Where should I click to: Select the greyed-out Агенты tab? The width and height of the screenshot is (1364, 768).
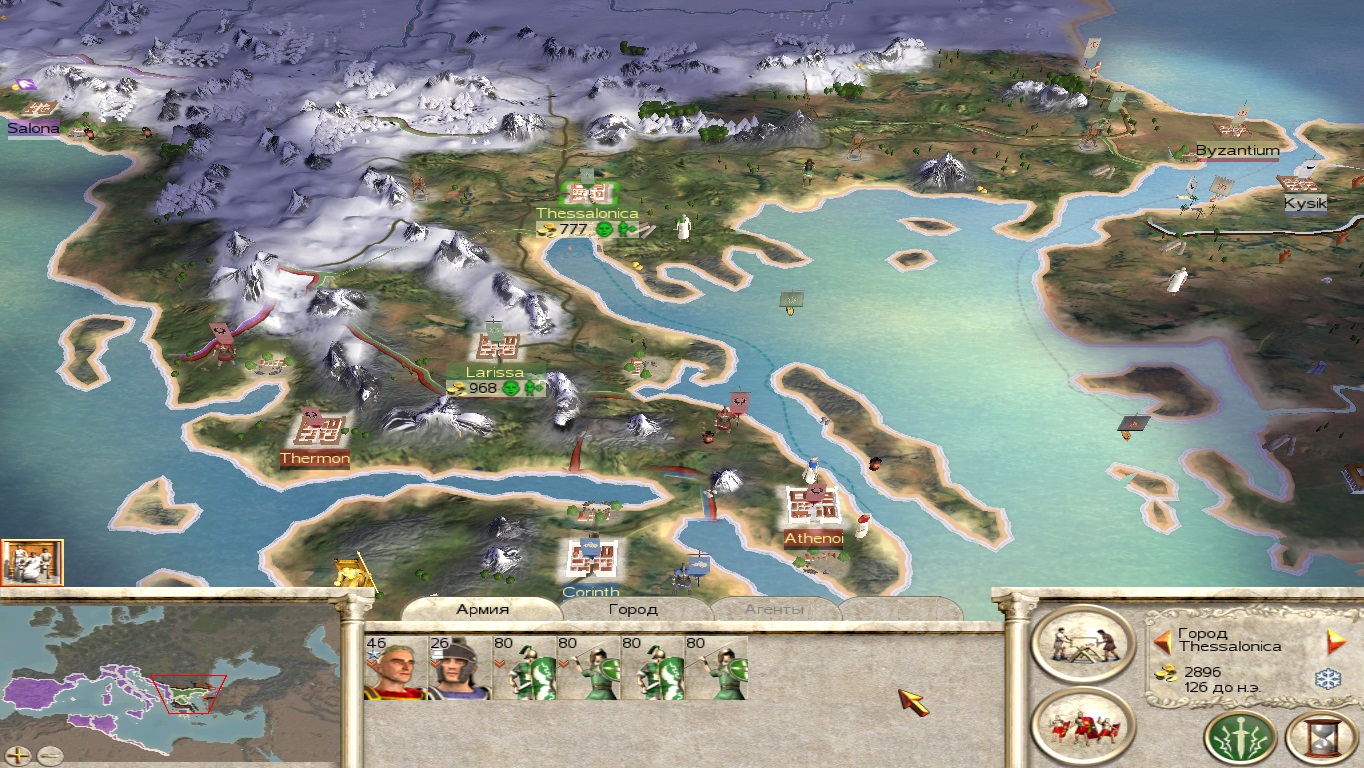774,609
